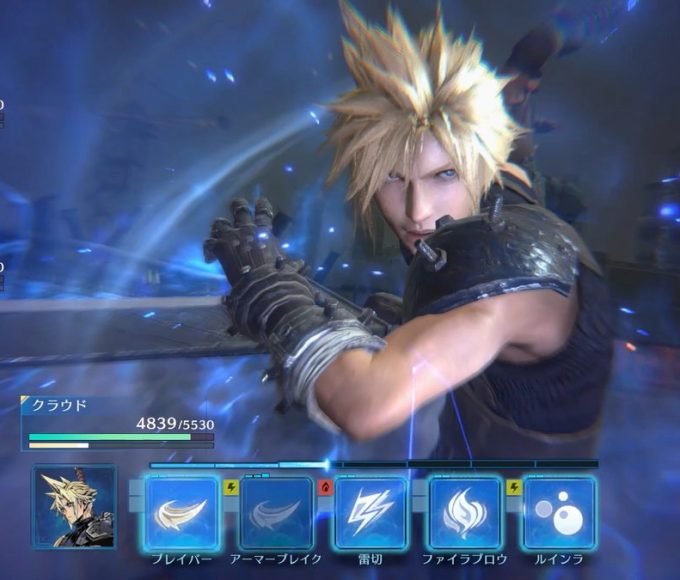
Task: Cast the Raikiri lightning ability
Action: tap(370, 512)
